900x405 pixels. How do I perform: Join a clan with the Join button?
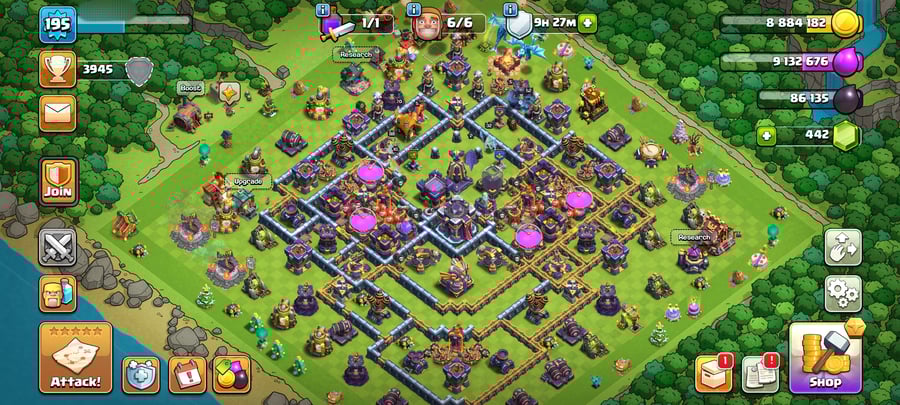coord(58,181)
